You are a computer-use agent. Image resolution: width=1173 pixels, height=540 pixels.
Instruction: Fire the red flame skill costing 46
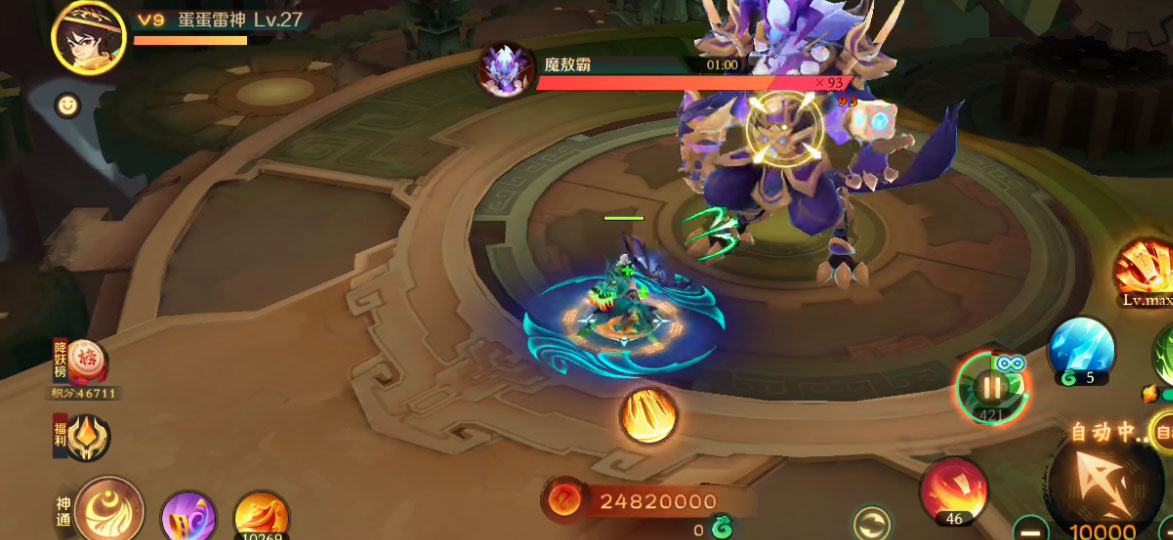pos(953,491)
